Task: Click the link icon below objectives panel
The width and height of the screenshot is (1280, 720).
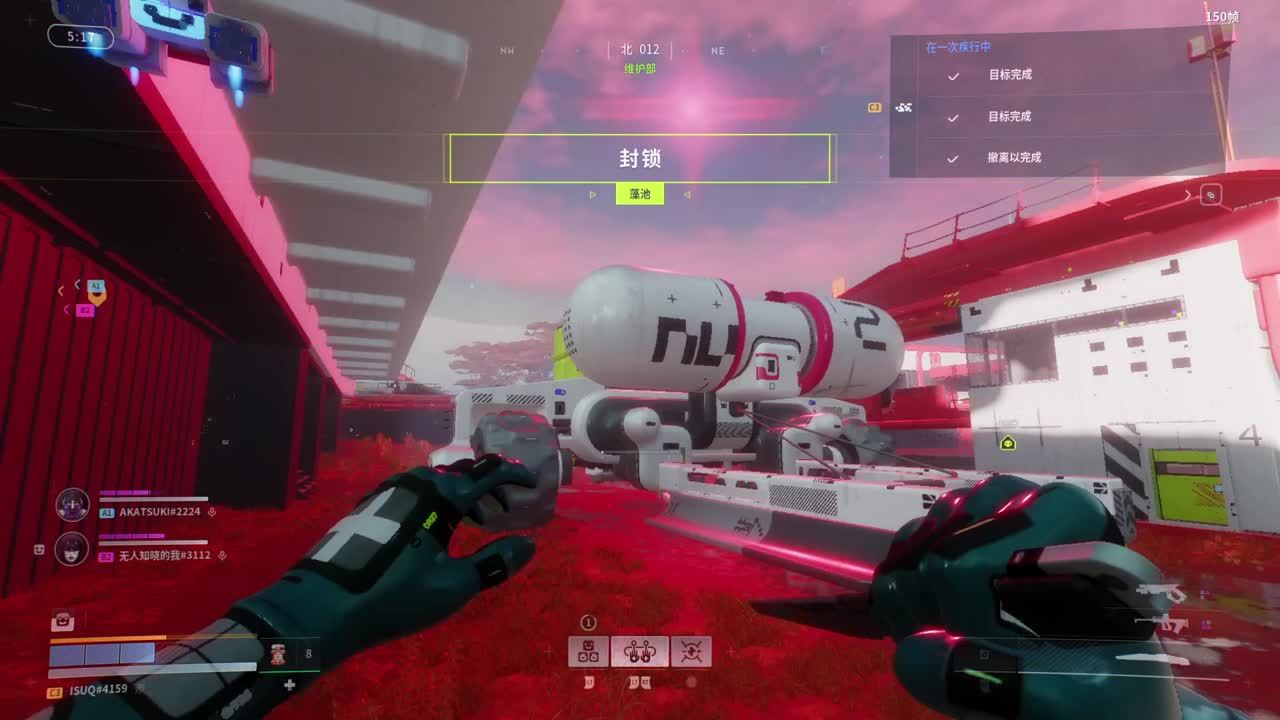Action: [x=1211, y=196]
